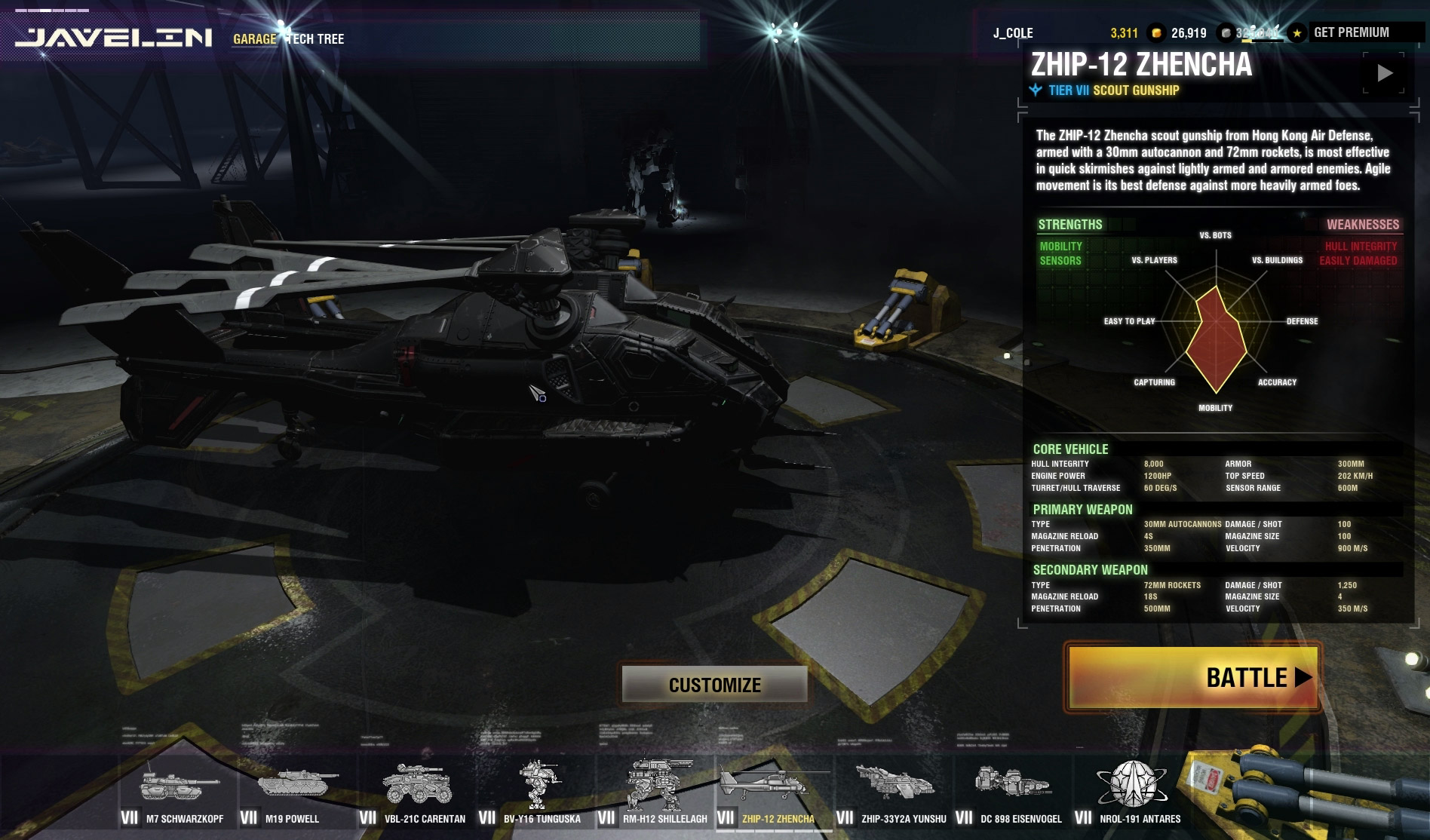Click Get Premium in the top bar
Viewport: 1430px width, 840px height.
1351,32
